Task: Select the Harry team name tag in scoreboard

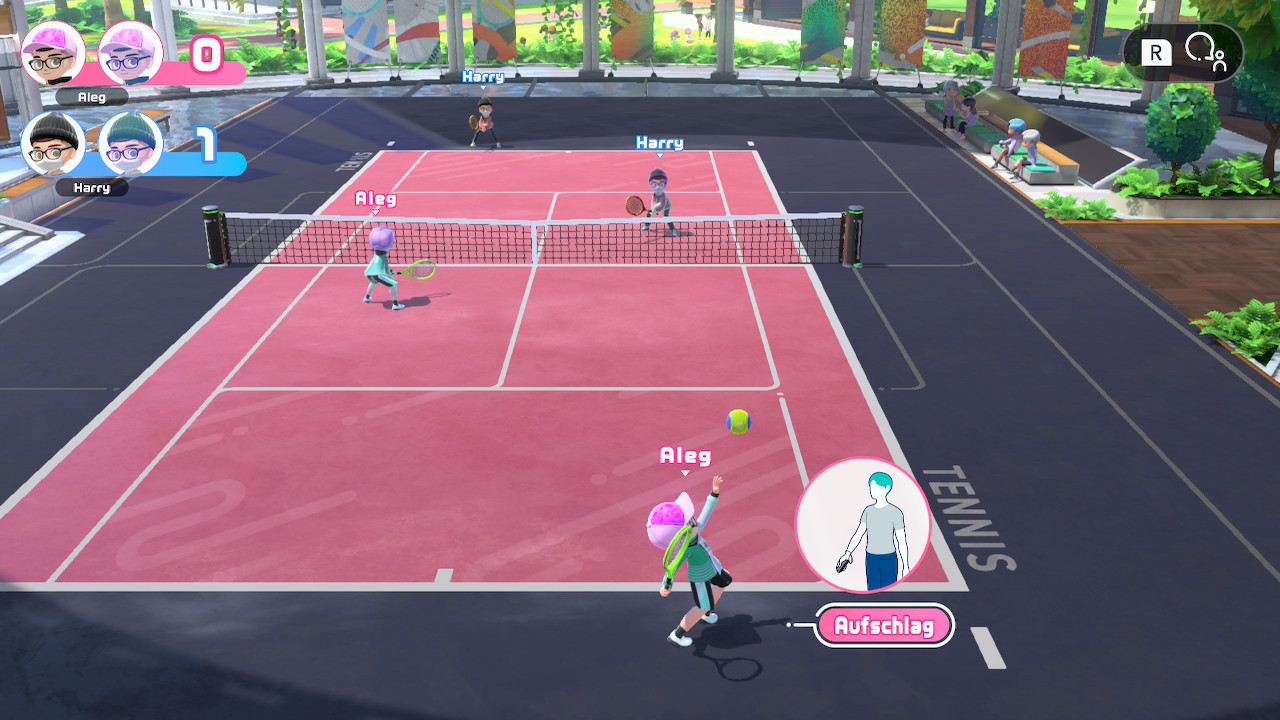Action: 91,187
